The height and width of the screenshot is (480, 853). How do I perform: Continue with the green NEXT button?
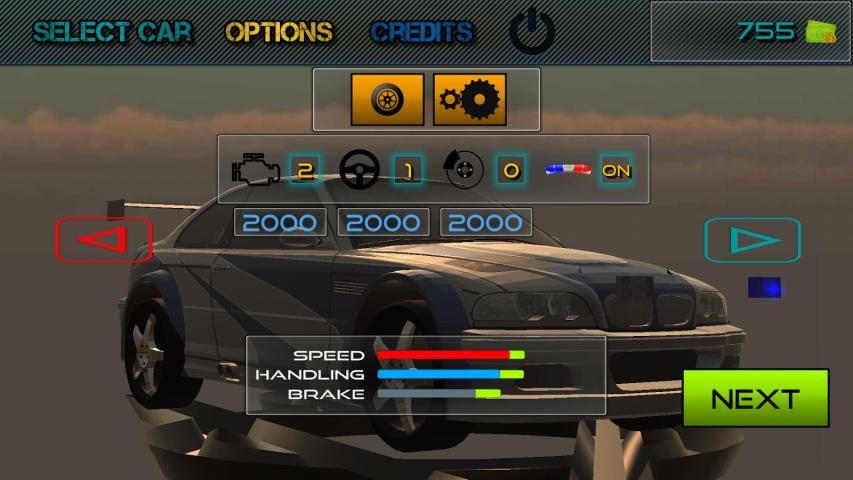coord(755,398)
